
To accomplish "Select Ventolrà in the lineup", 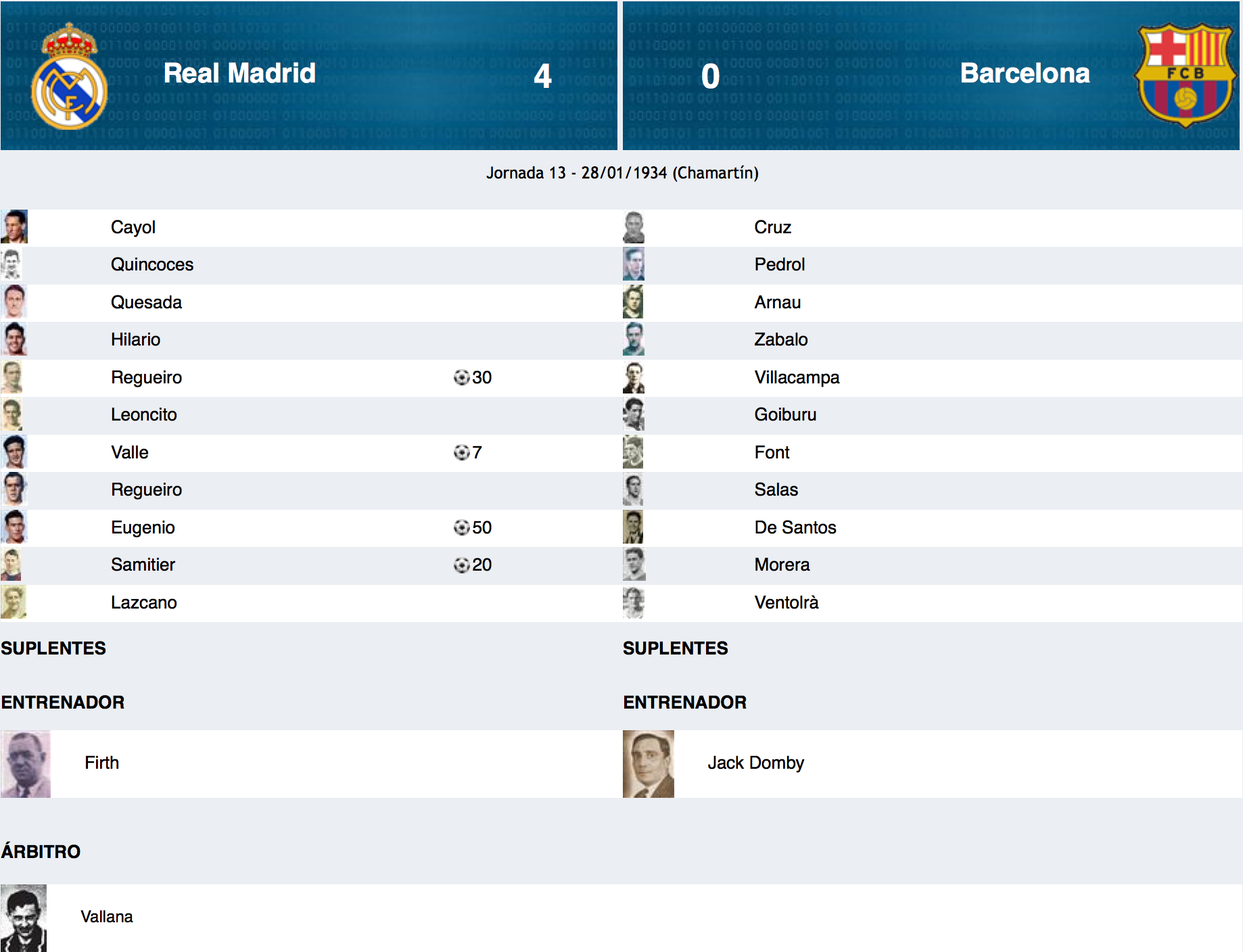I will coord(787,603).
